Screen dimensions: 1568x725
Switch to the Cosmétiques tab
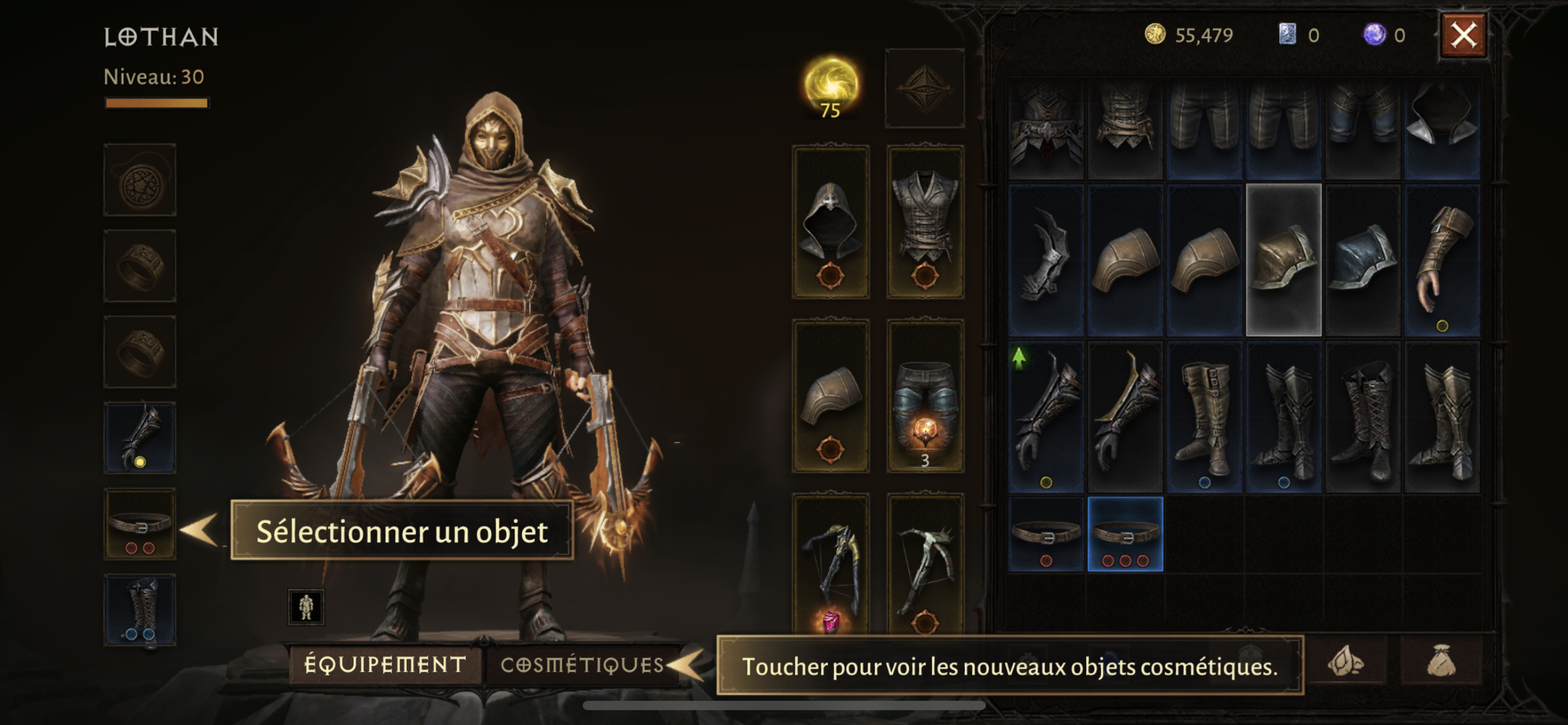point(581,665)
